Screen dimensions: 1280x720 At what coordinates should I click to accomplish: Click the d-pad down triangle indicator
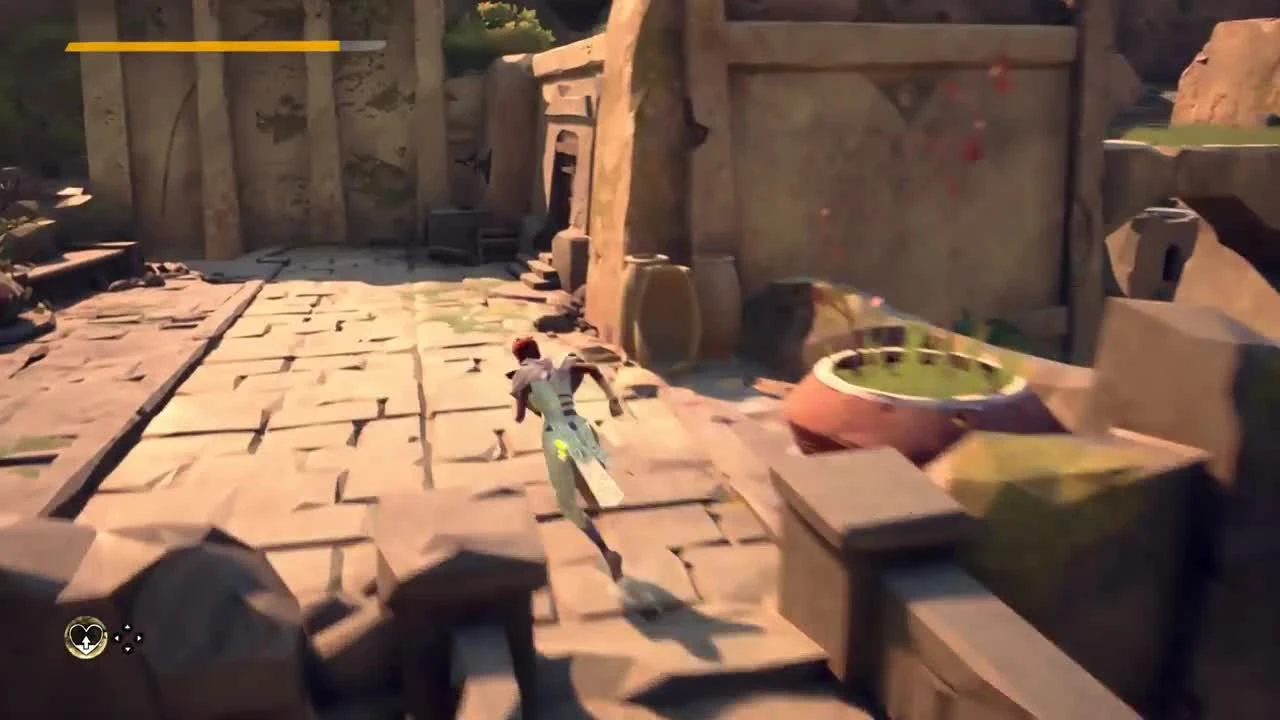127,649
